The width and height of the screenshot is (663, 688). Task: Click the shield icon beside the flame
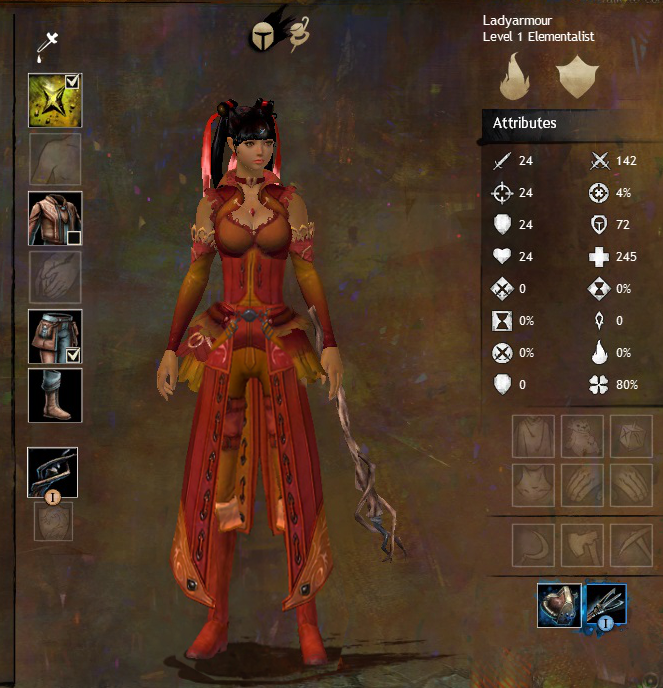pyautogui.click(x=573, y=78)
